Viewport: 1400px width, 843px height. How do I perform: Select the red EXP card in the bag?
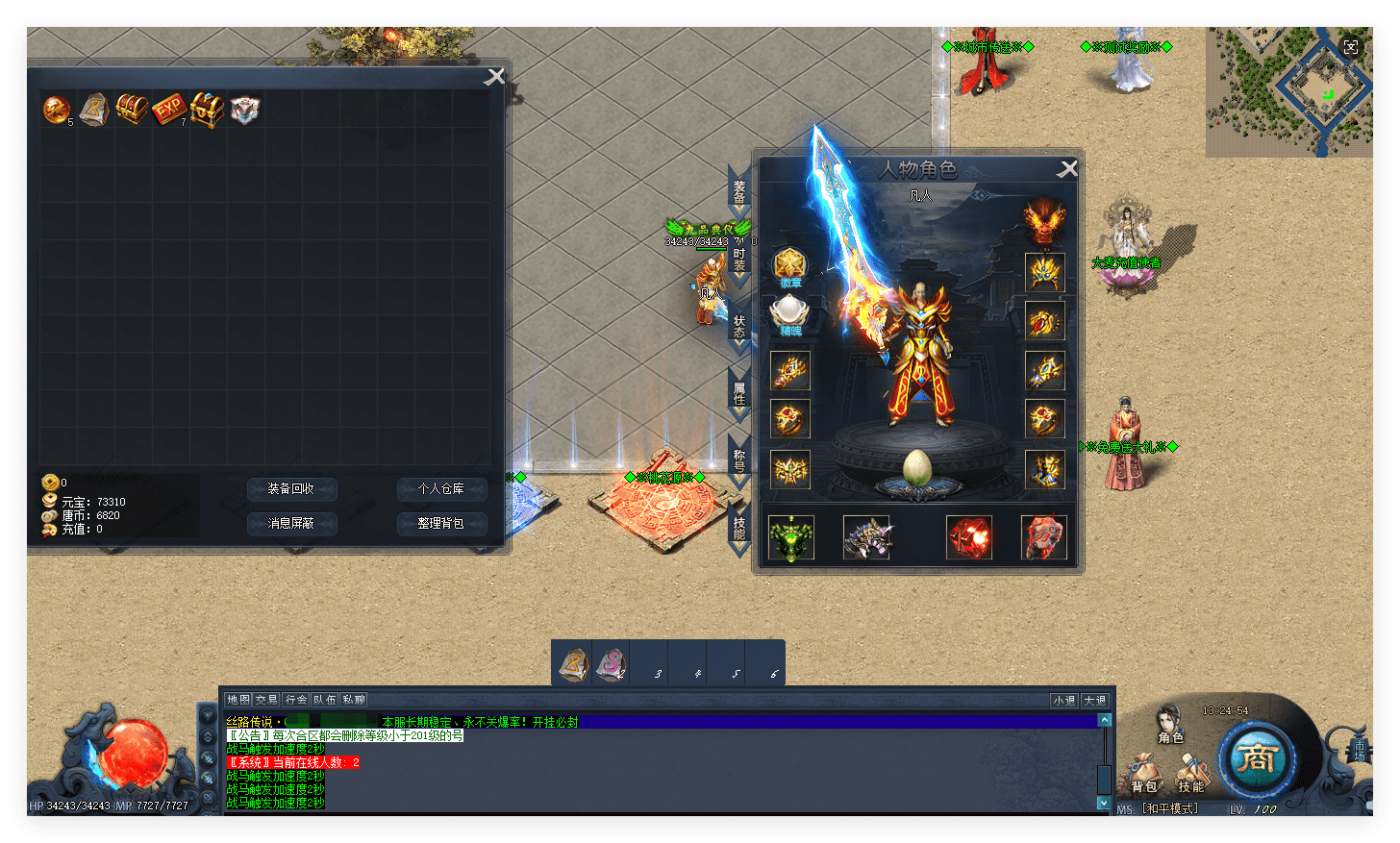(x=169, y=110)
